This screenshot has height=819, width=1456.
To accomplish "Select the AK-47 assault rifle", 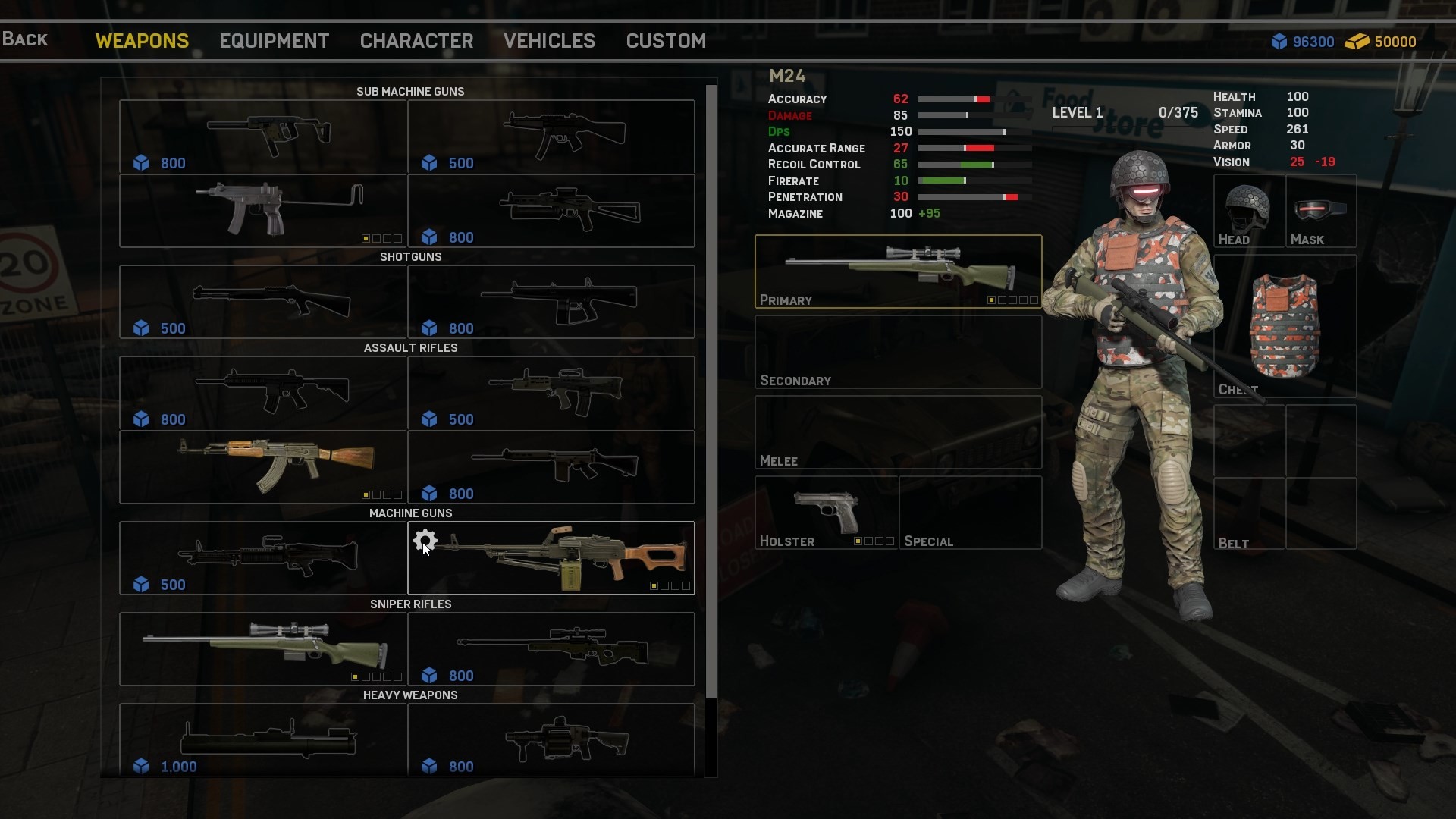I will (263, 467).
